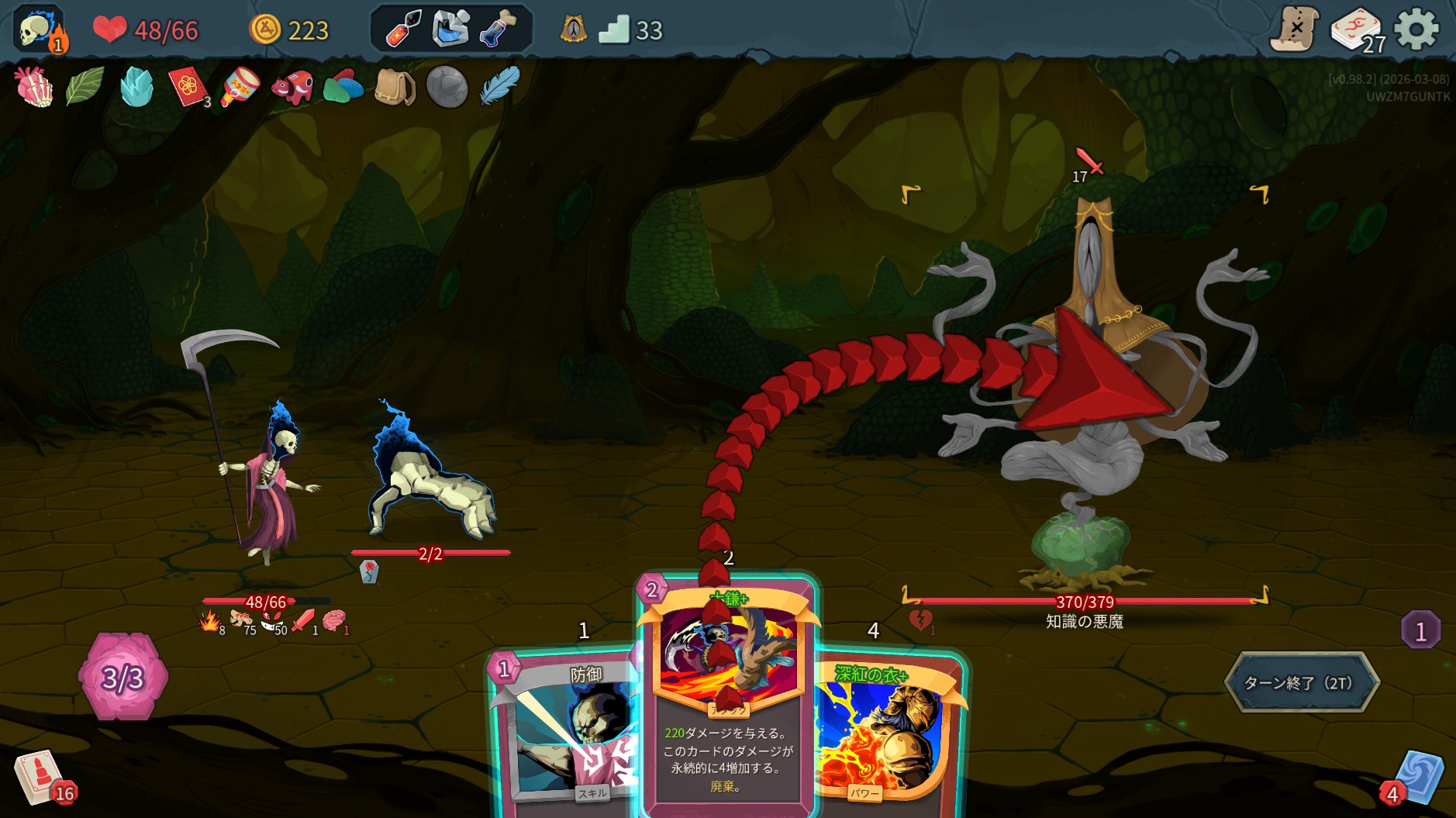Open the map scroll

[1294, 29]
